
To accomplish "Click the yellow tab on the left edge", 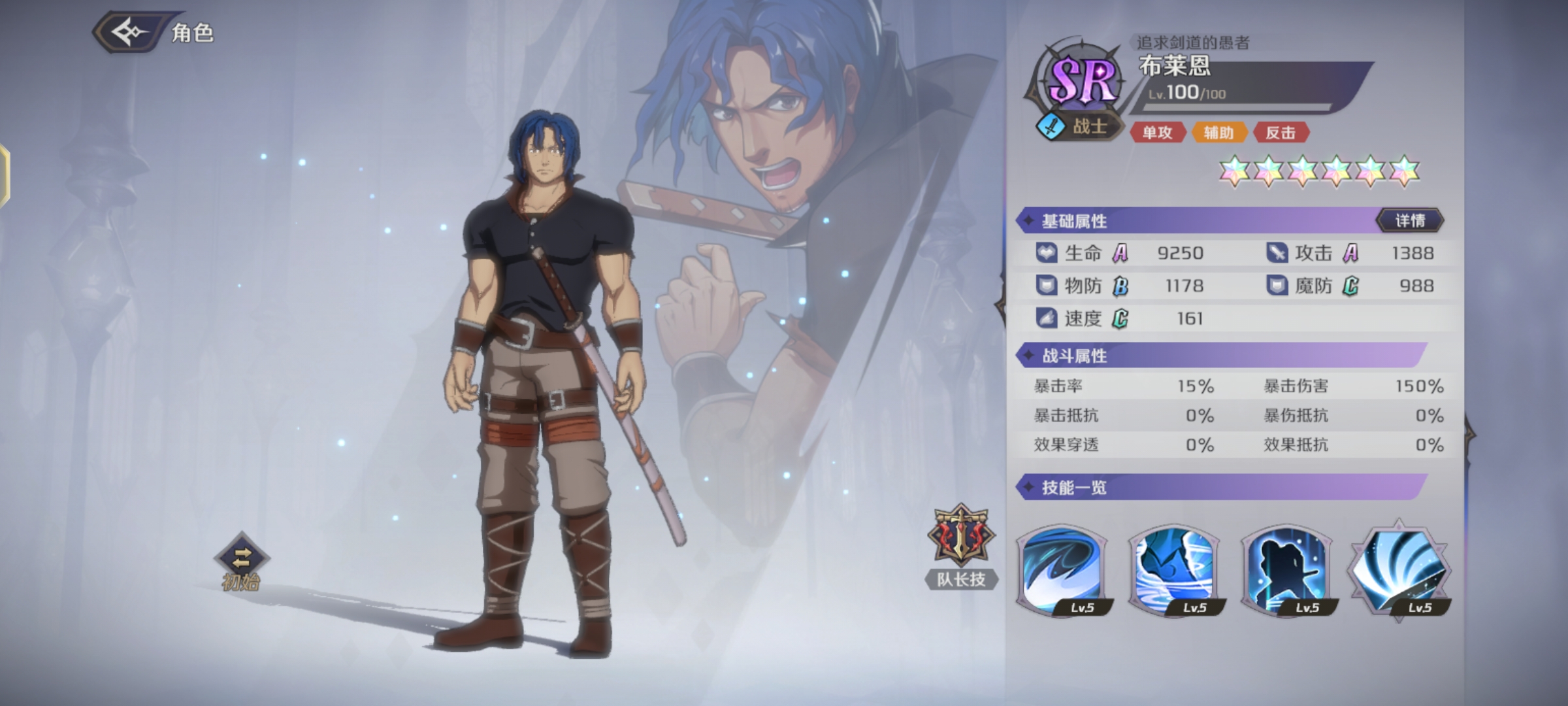I will [x=4, y=176].
